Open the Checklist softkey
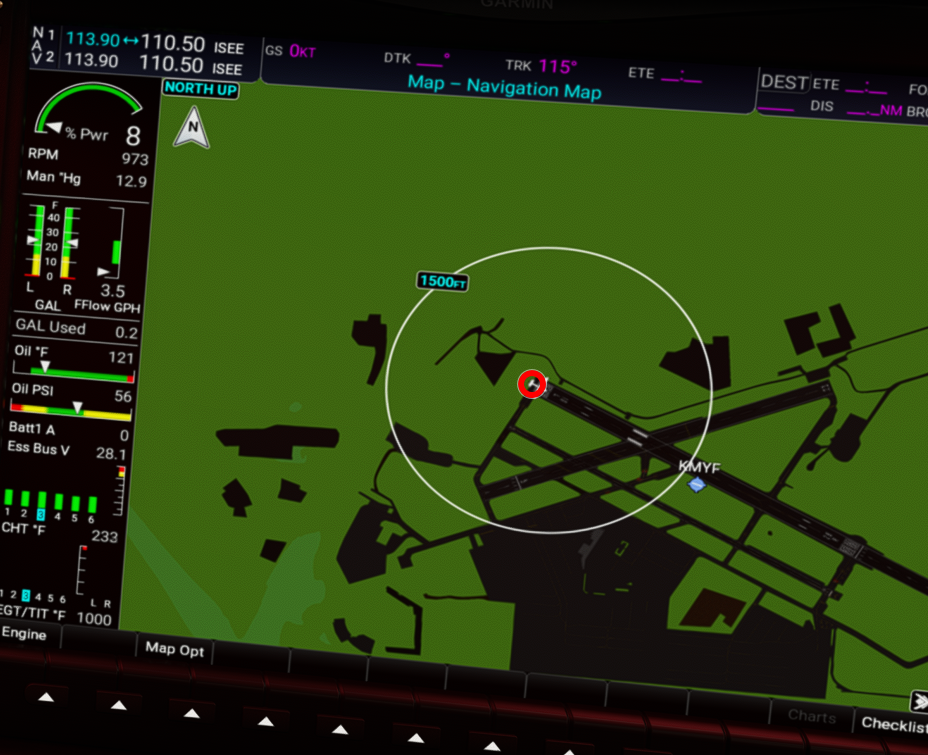This screenshot has height=755, width=928. [x=893, y=723]
